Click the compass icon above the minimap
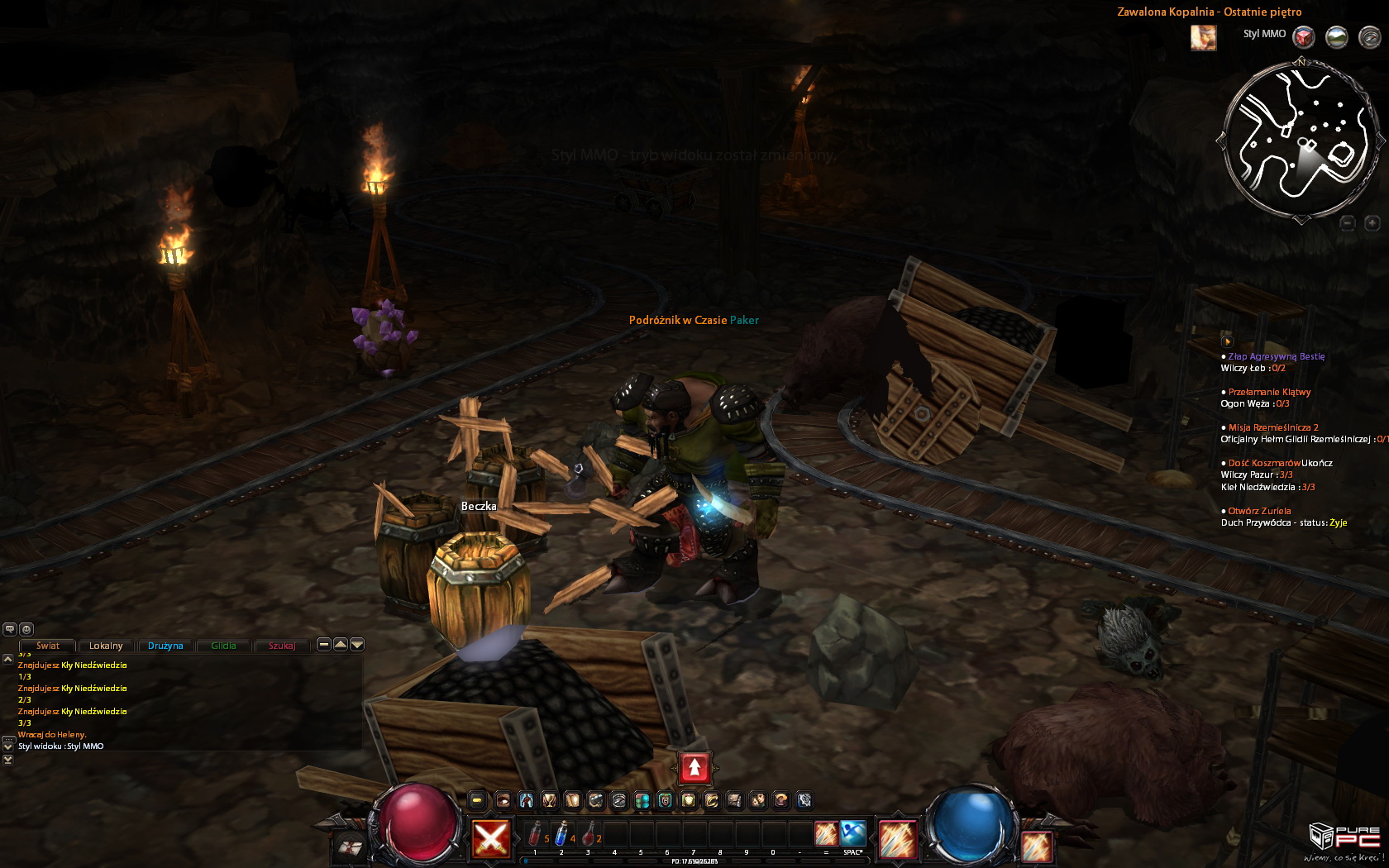Screen dimensions: 1389x868 click(x=1370, y=37)
